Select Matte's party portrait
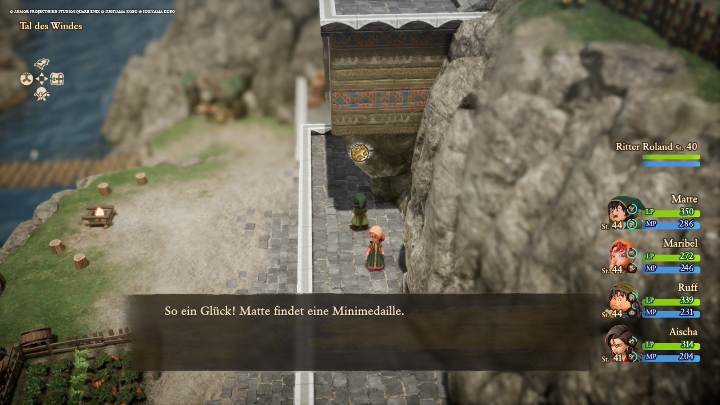 coord(622,212)
